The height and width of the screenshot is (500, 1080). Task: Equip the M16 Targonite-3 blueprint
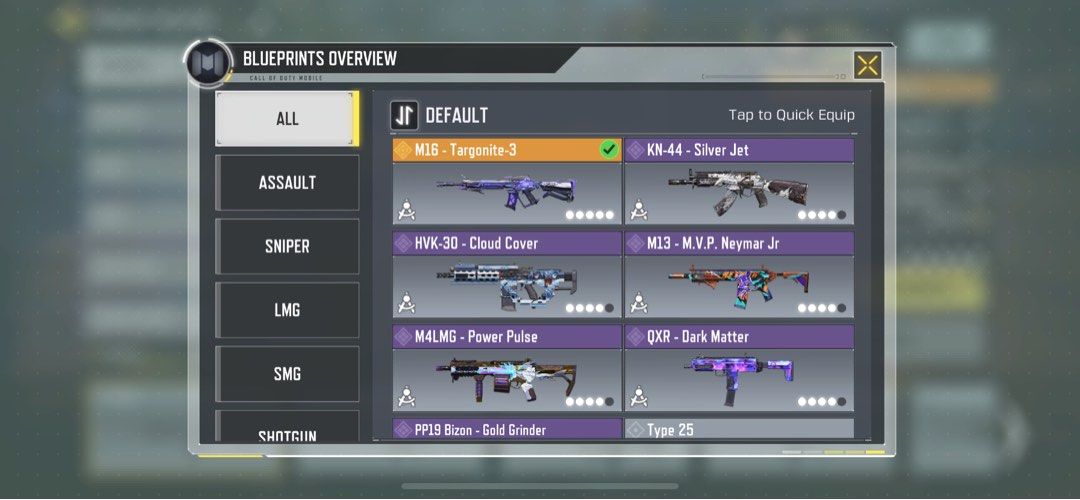tap(507, 183)
